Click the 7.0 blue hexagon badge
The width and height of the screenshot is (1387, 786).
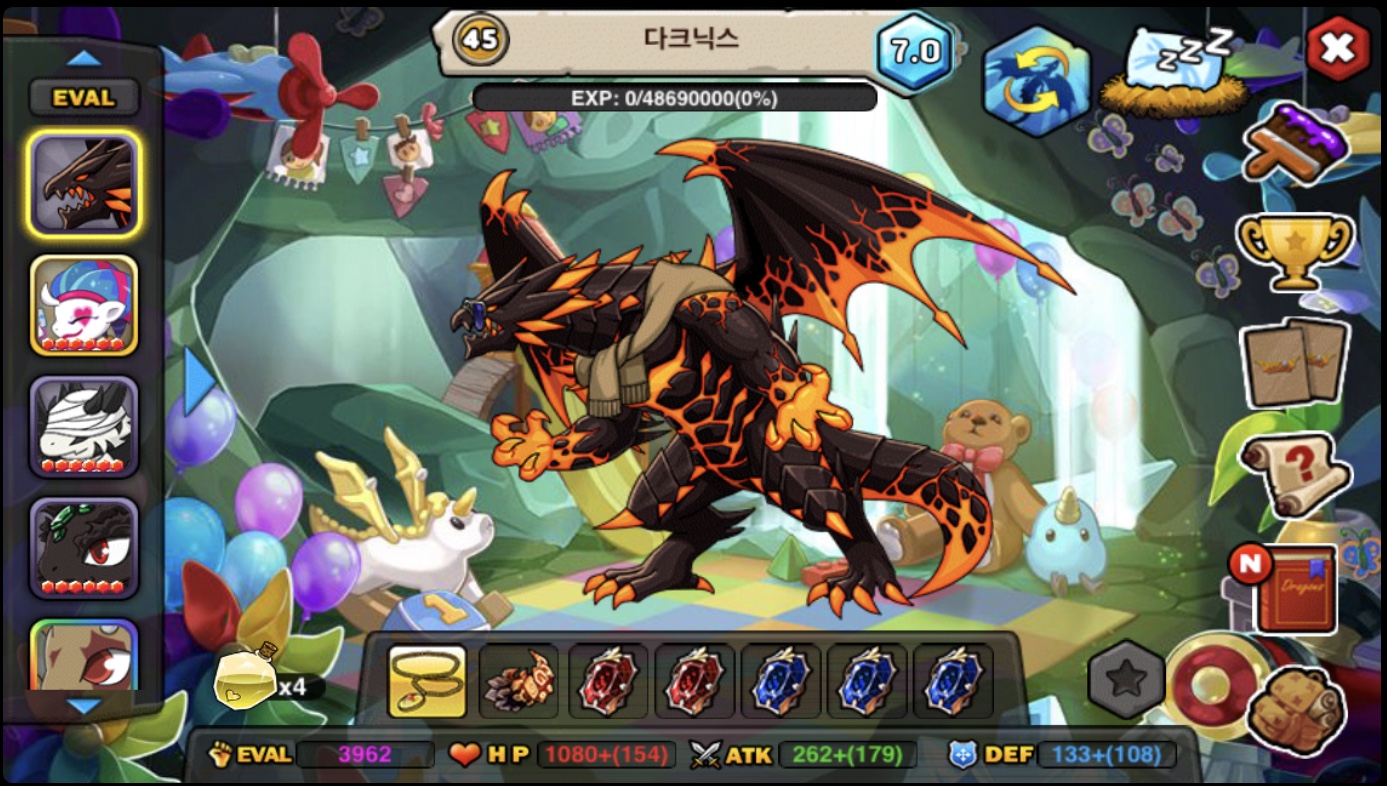coord(916,52)
